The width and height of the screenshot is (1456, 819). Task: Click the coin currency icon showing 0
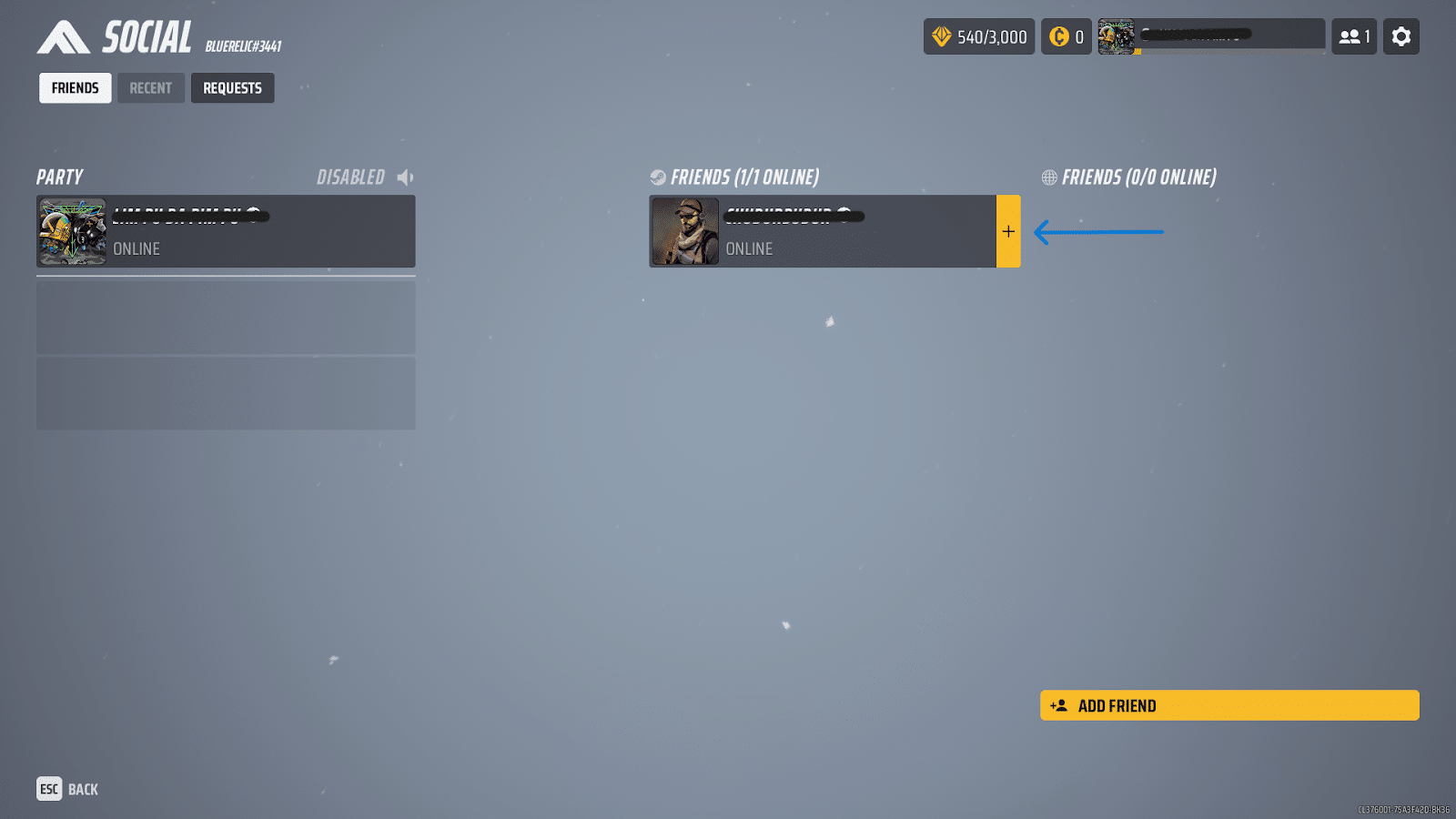[1057, 36]
